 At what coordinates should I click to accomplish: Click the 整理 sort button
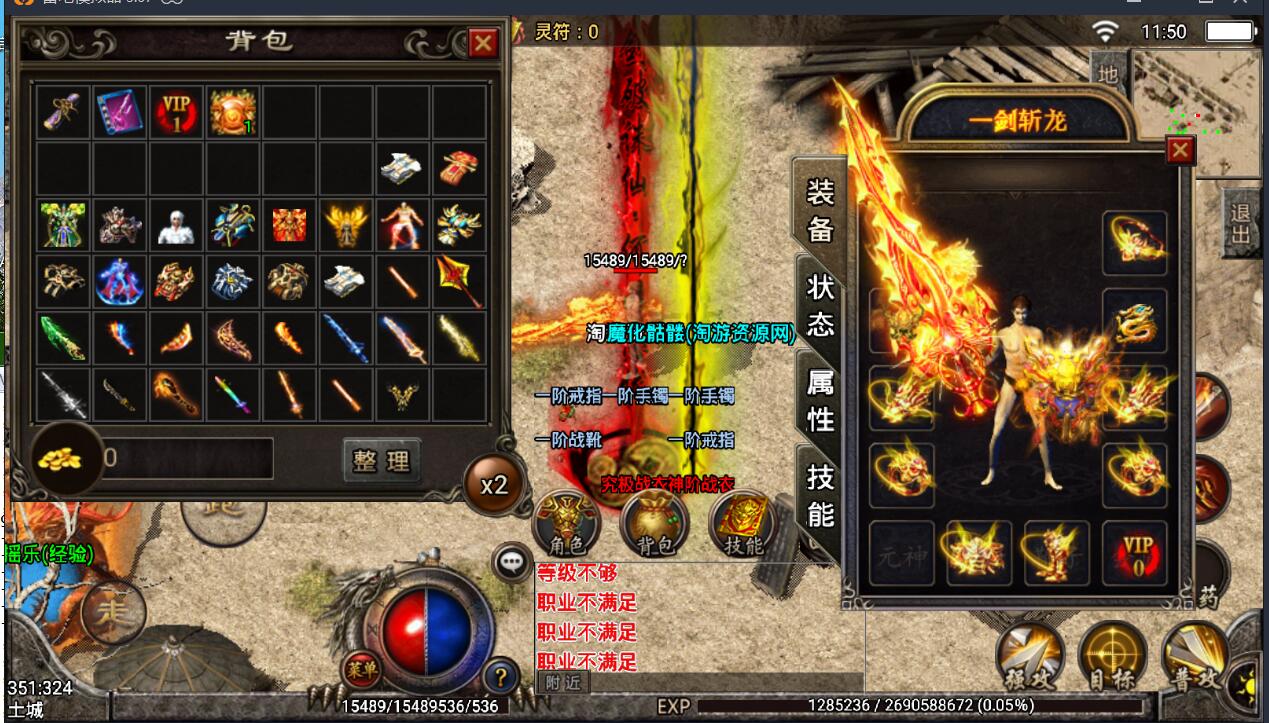tap(381, 460)
